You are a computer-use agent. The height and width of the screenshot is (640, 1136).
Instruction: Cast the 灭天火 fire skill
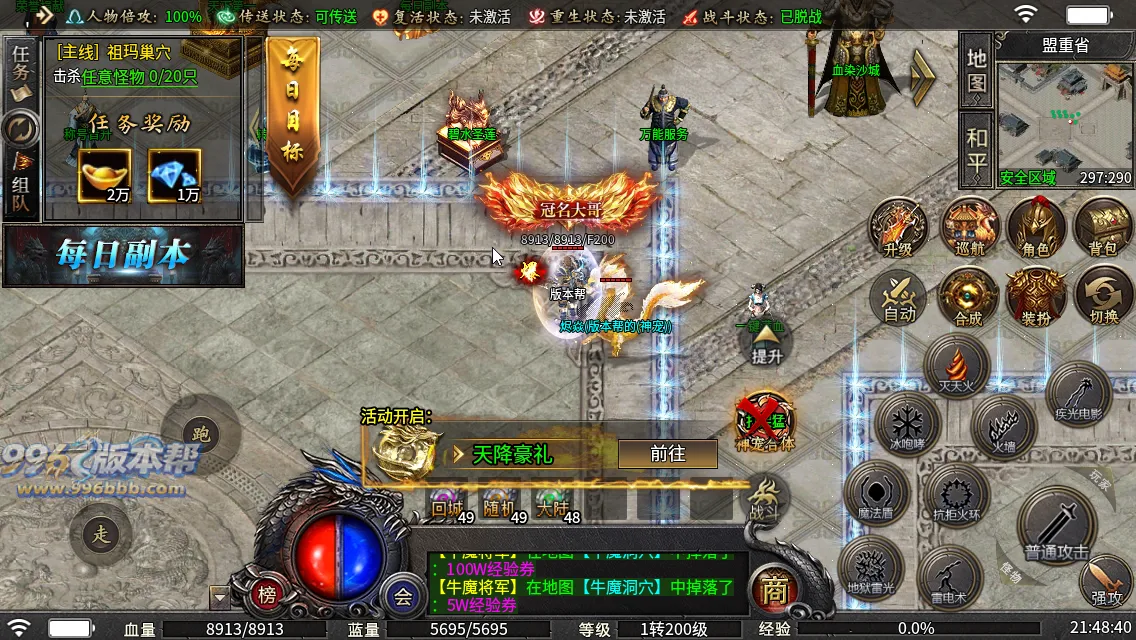click(x=957, y=367)
